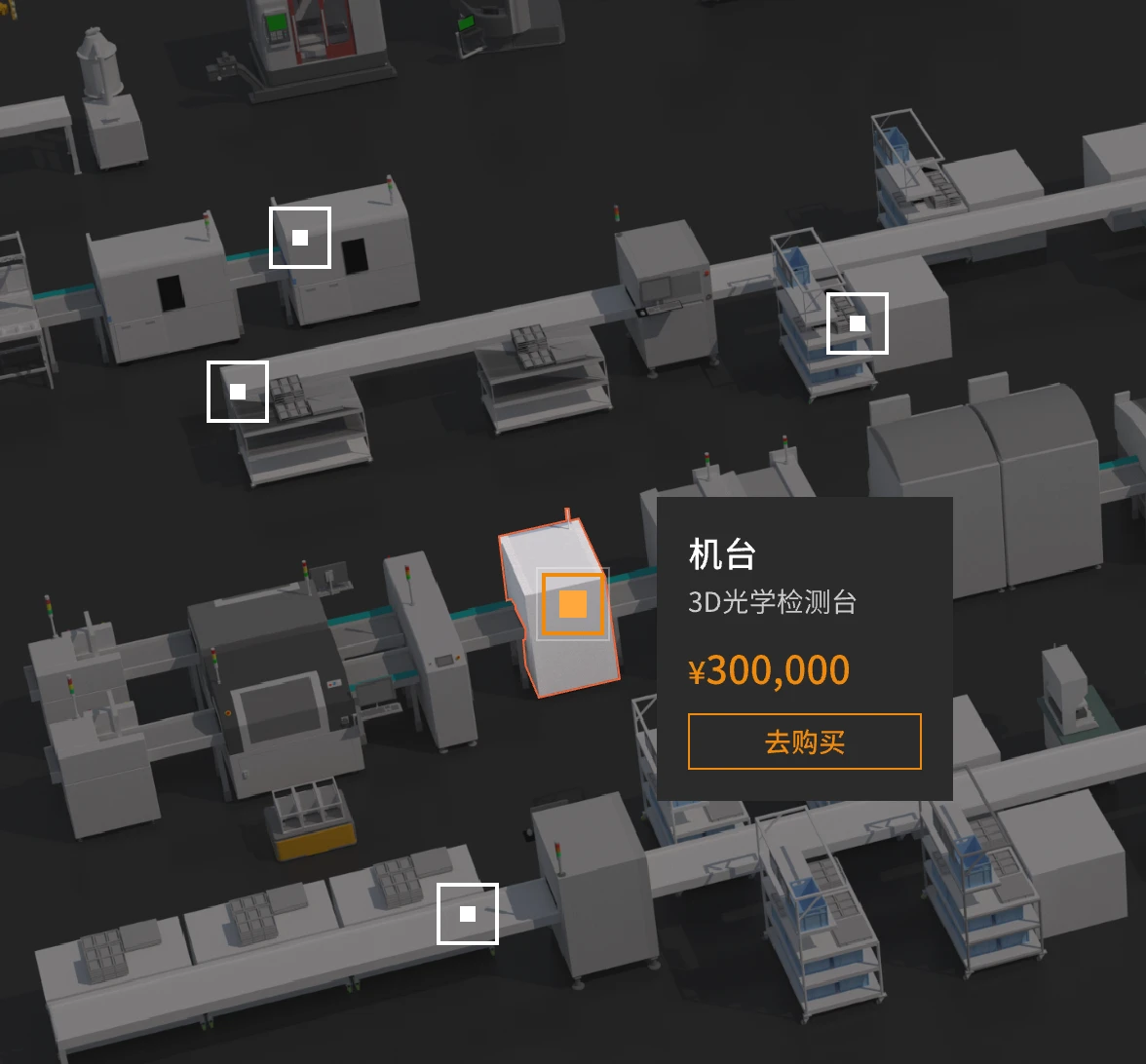This screenshot has width=1146, height=1064.
Task: Select the hotspot marker on the blue-bin cart
Action: (x=858, y=323)
